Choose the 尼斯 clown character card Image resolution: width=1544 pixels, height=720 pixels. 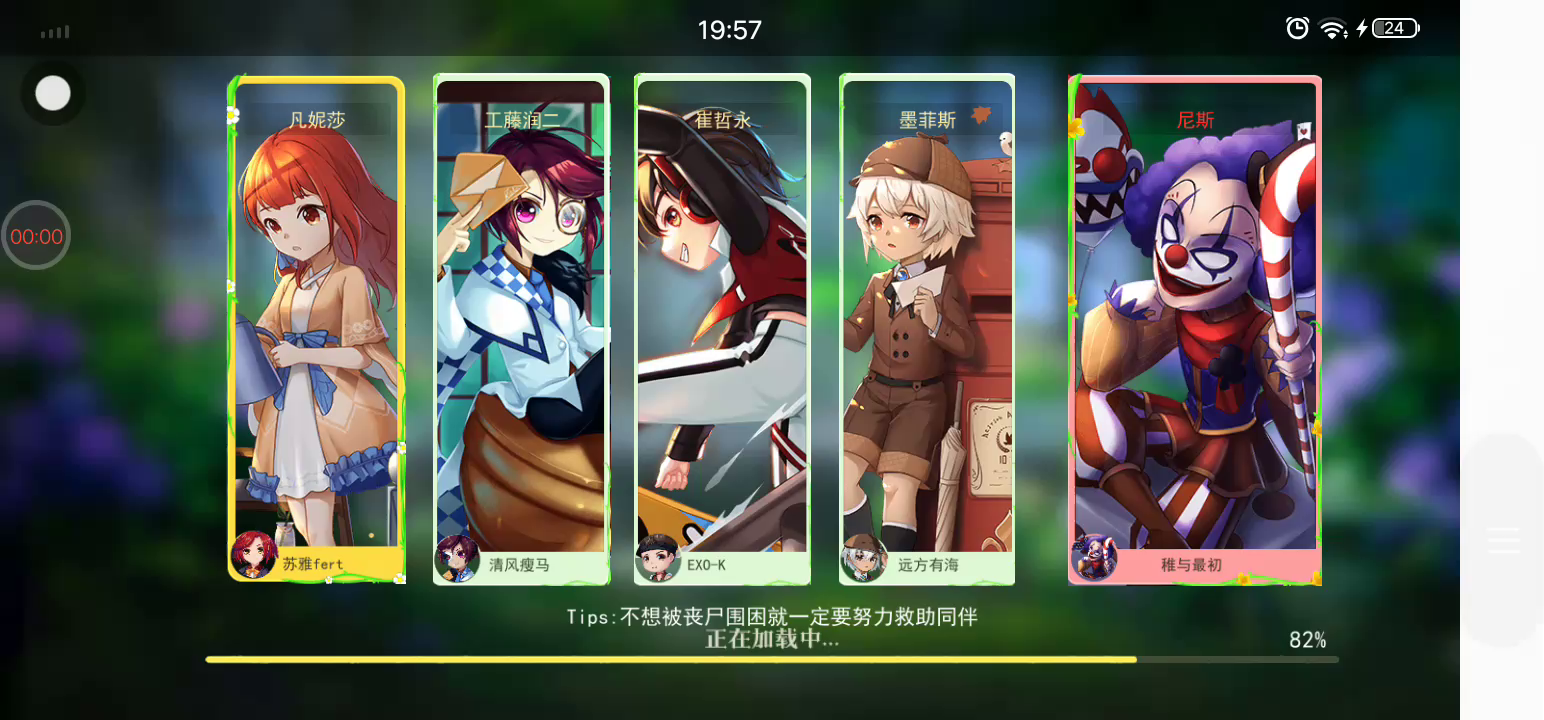pos(1195,320)
